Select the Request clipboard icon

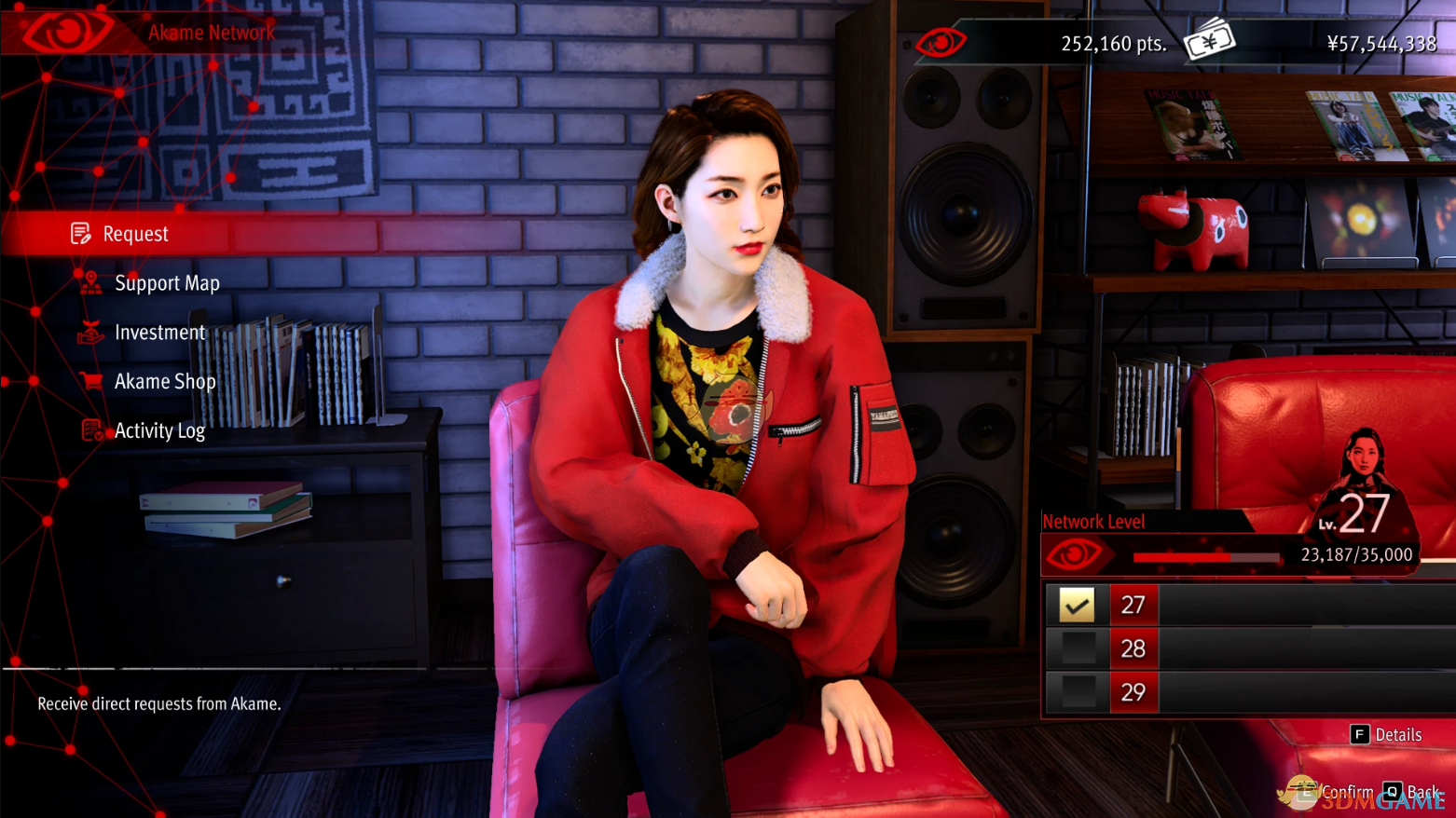(82, 233)
